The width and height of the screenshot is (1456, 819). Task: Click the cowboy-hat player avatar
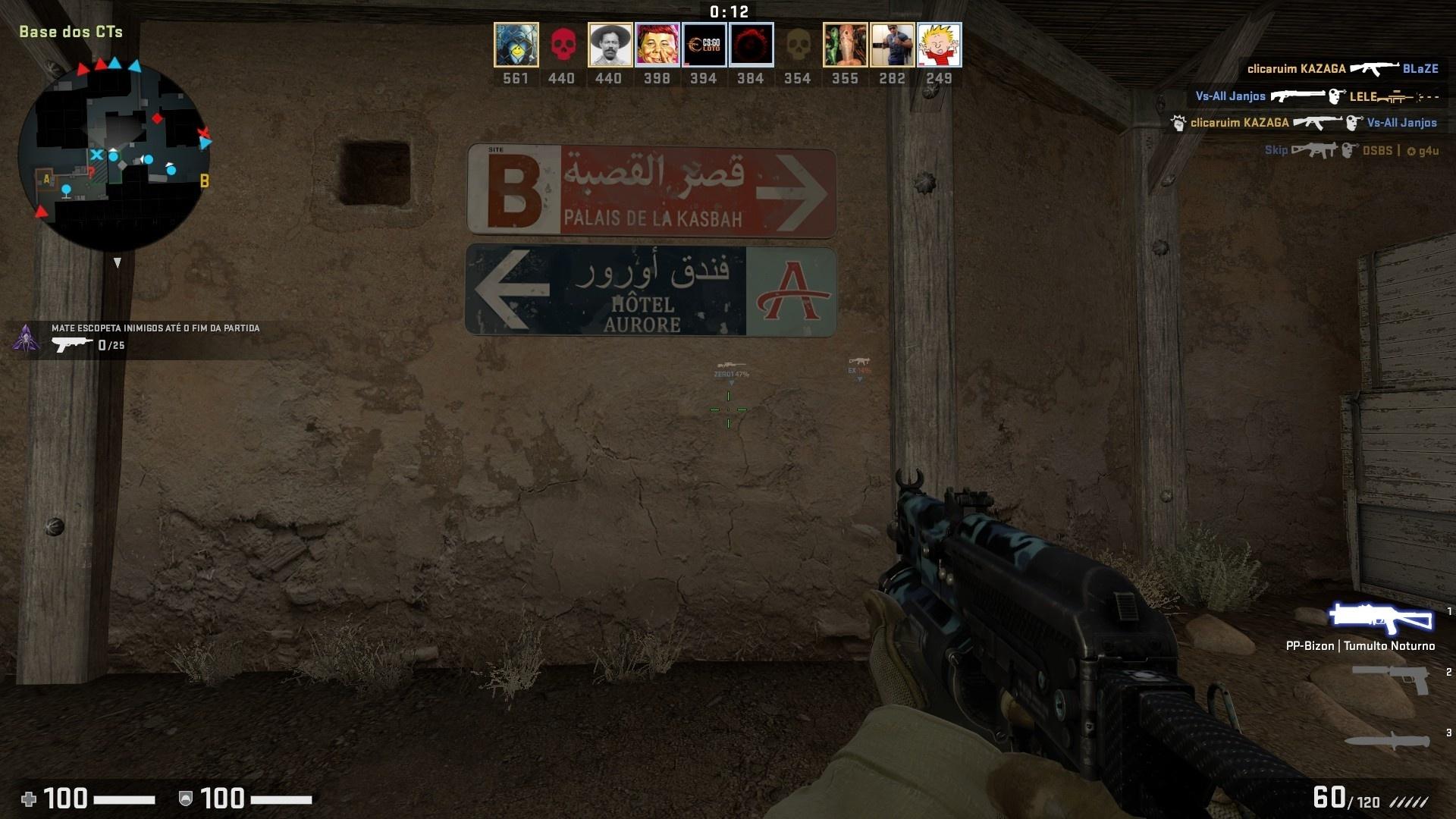(609, 44)
